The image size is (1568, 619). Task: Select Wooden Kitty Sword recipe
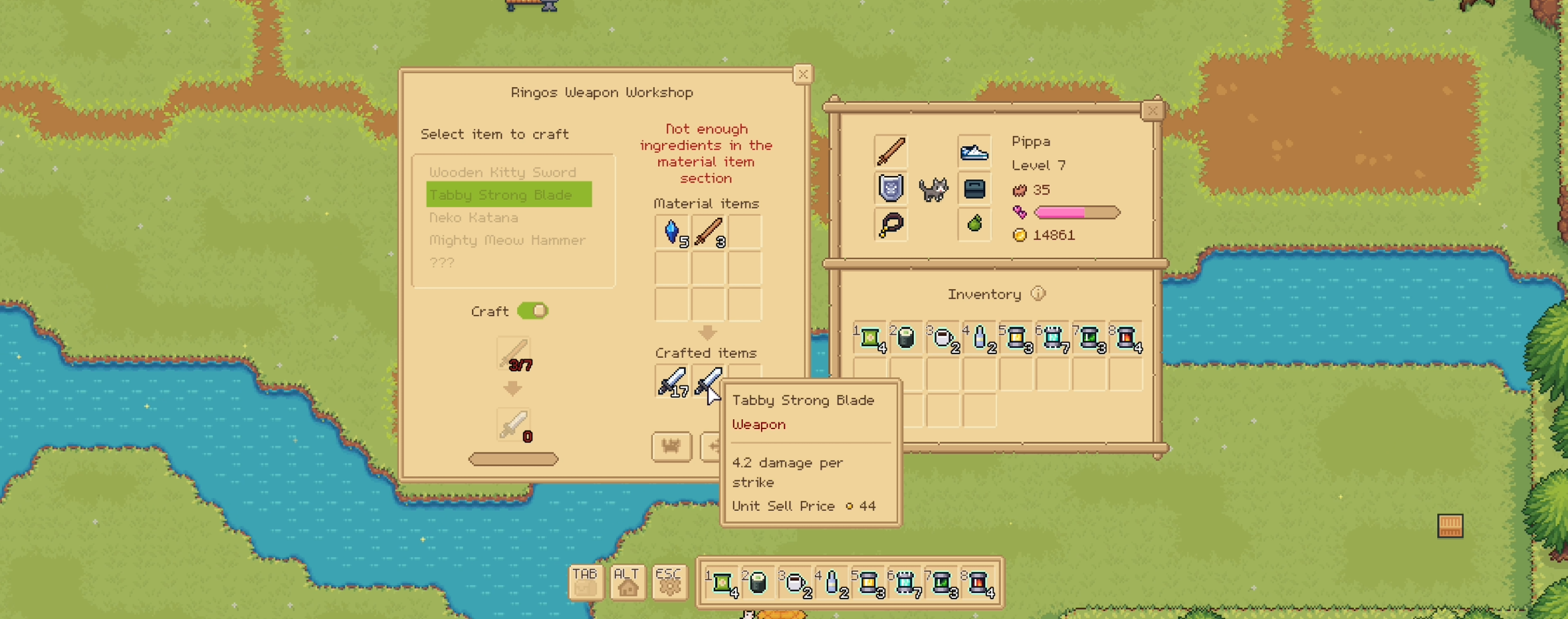pos(503,173)
